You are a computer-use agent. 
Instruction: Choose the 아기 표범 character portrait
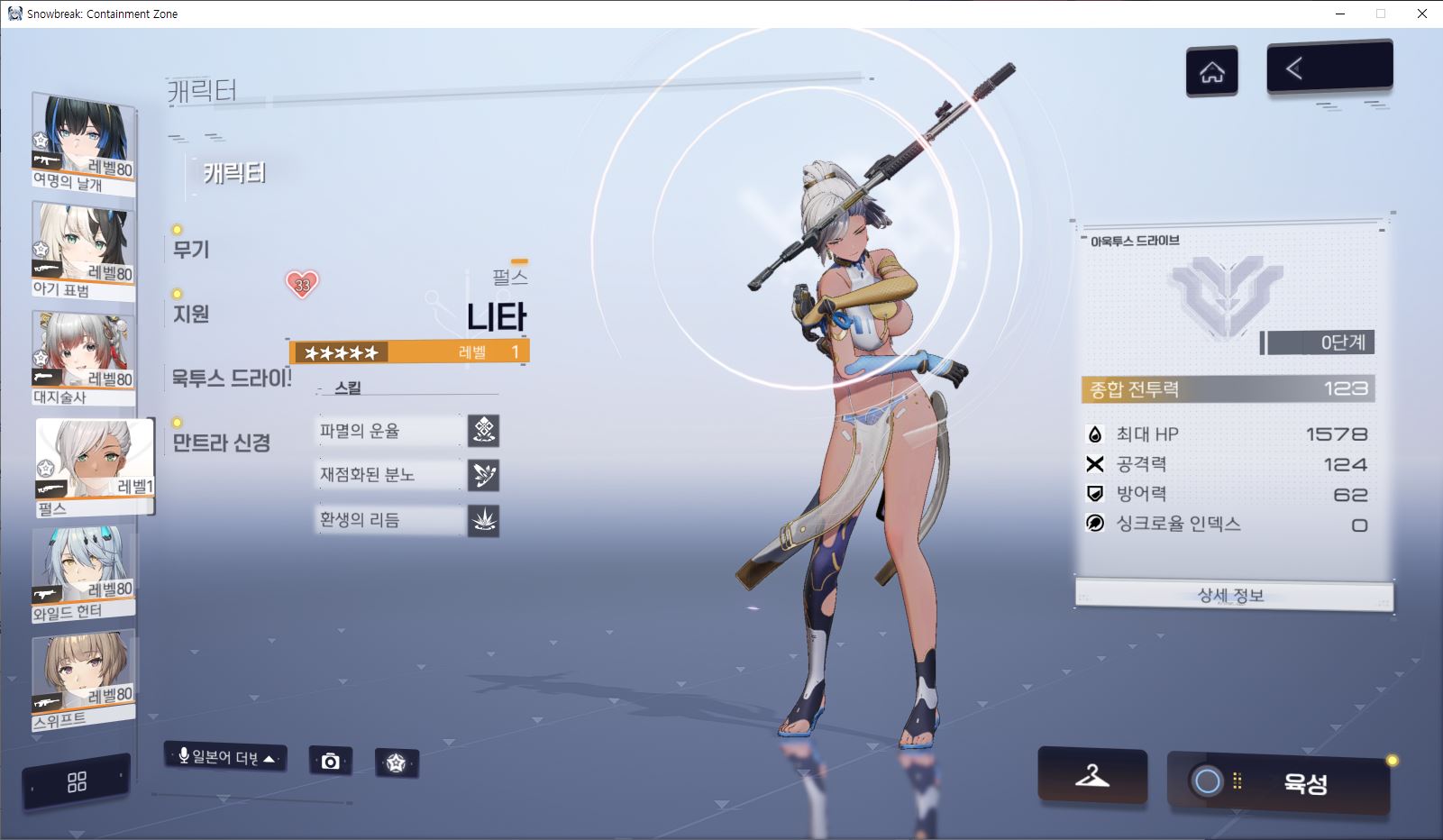84,250
